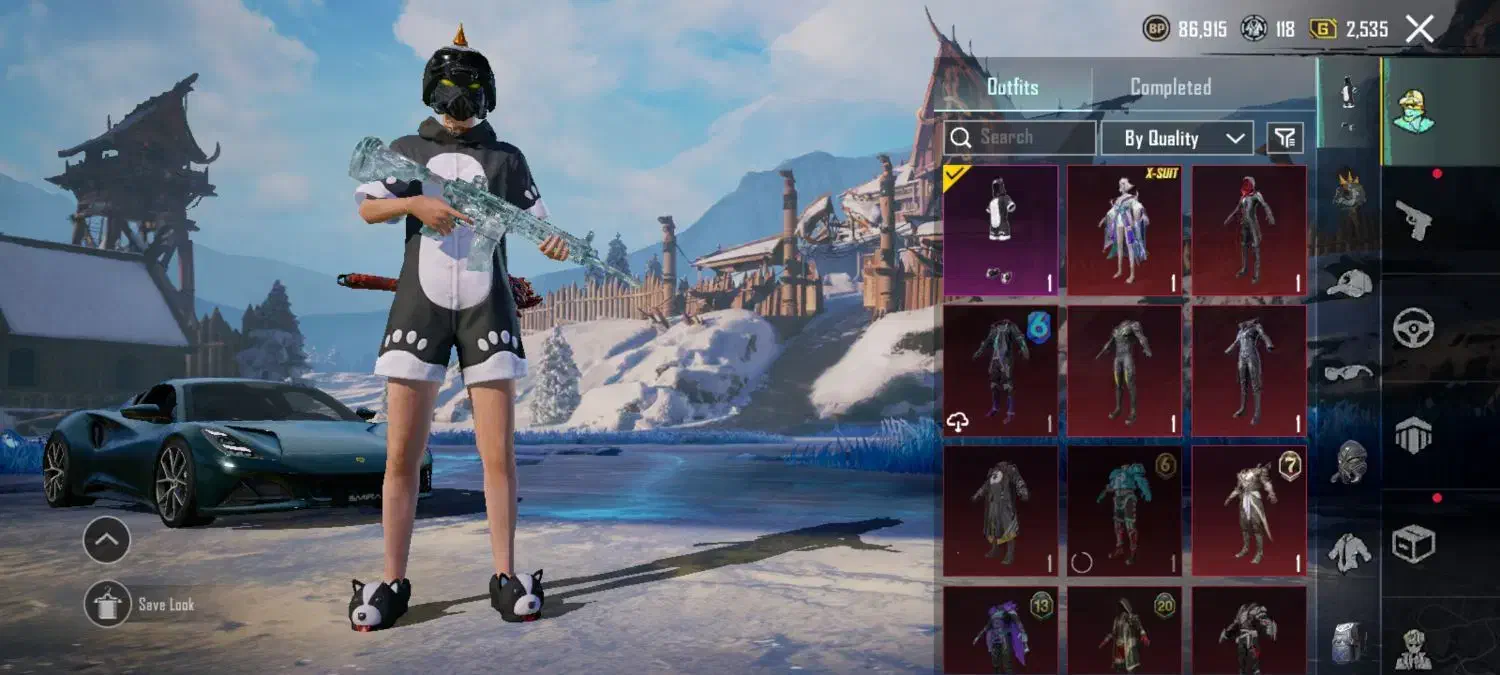Switch to the Completed tab
This screenshot has width=1500, height=675.
point(1170,88)
